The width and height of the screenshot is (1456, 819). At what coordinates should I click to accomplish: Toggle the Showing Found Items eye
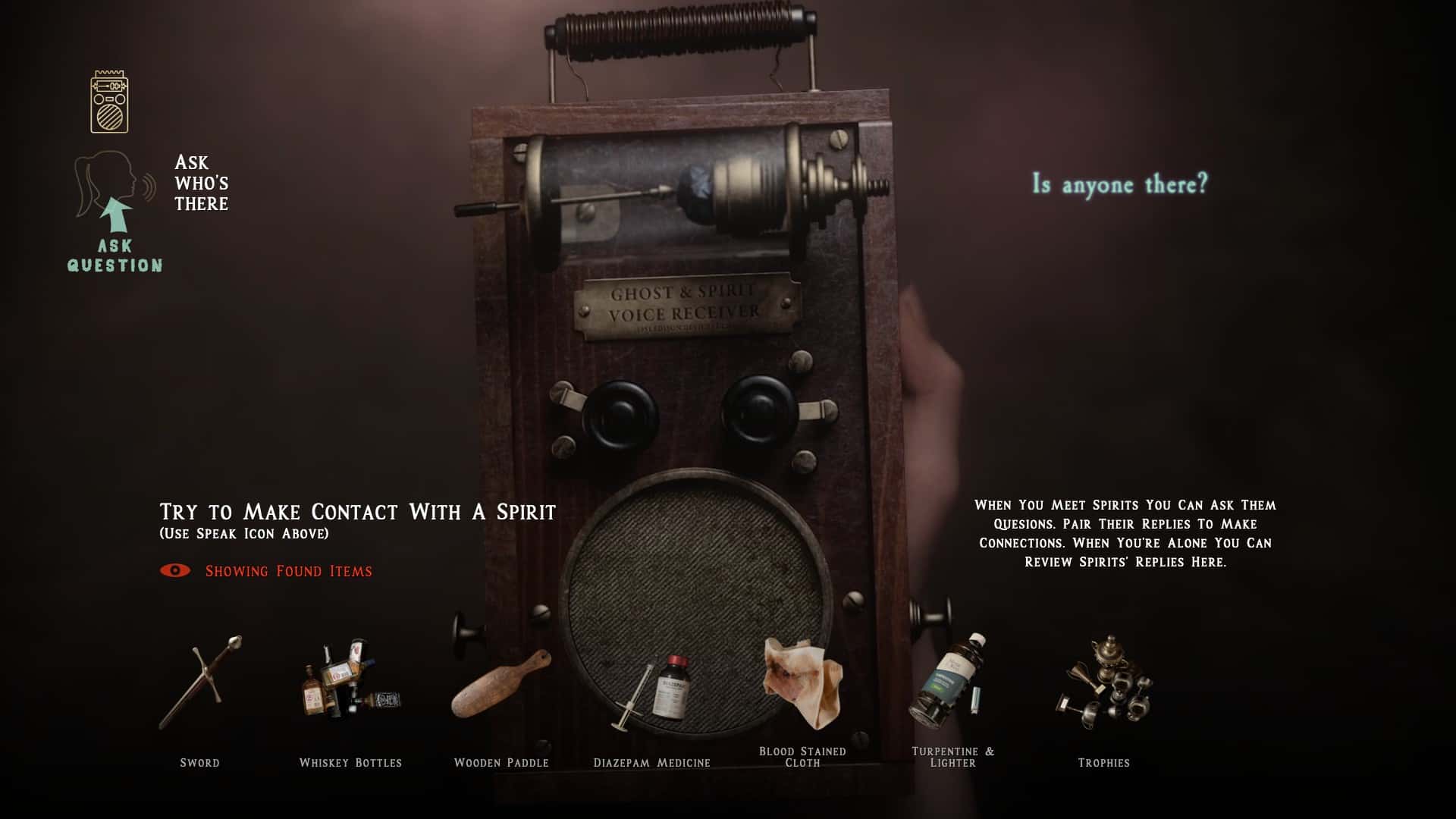click(x=175, y=570)
